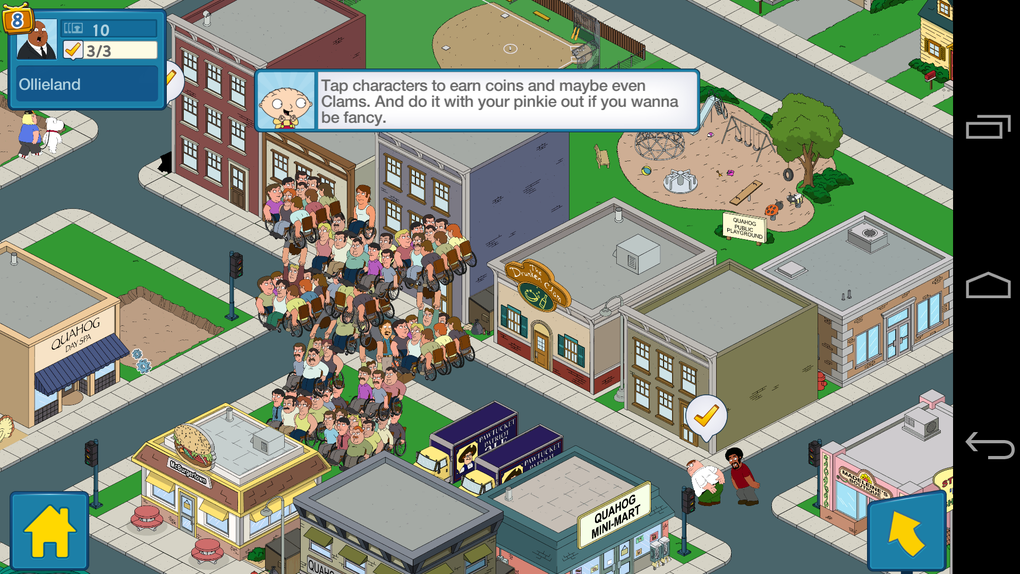1020x574 pixels.
Task: Select the Ollieland town name bar
Action: tap(86, 85)
